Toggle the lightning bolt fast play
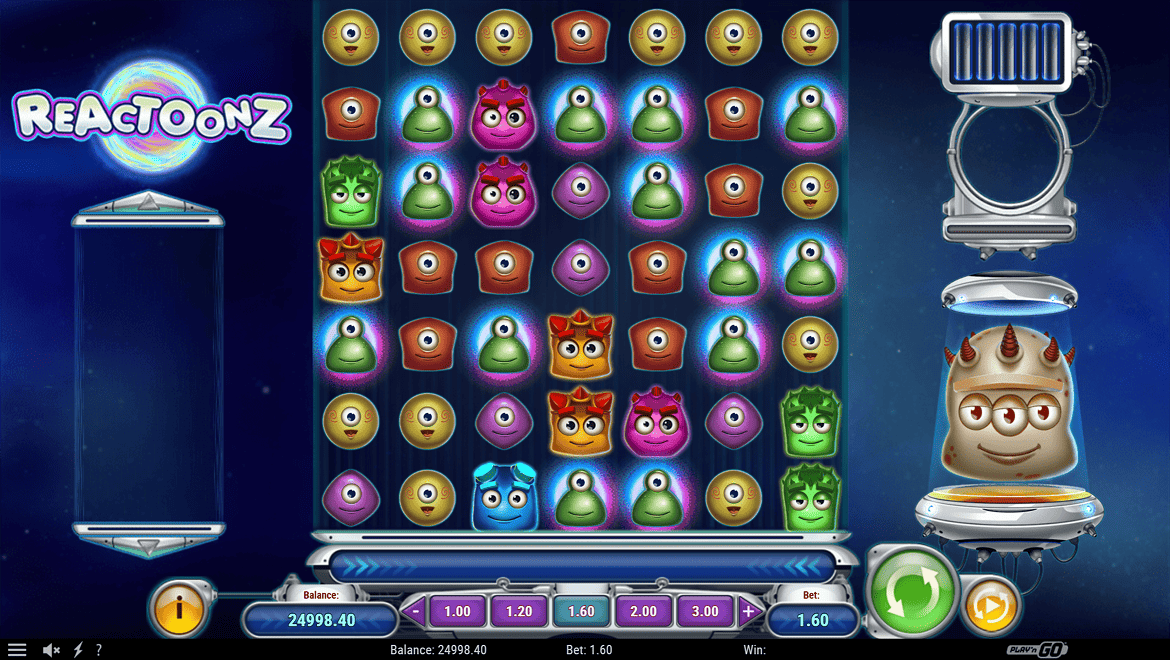 78,650
